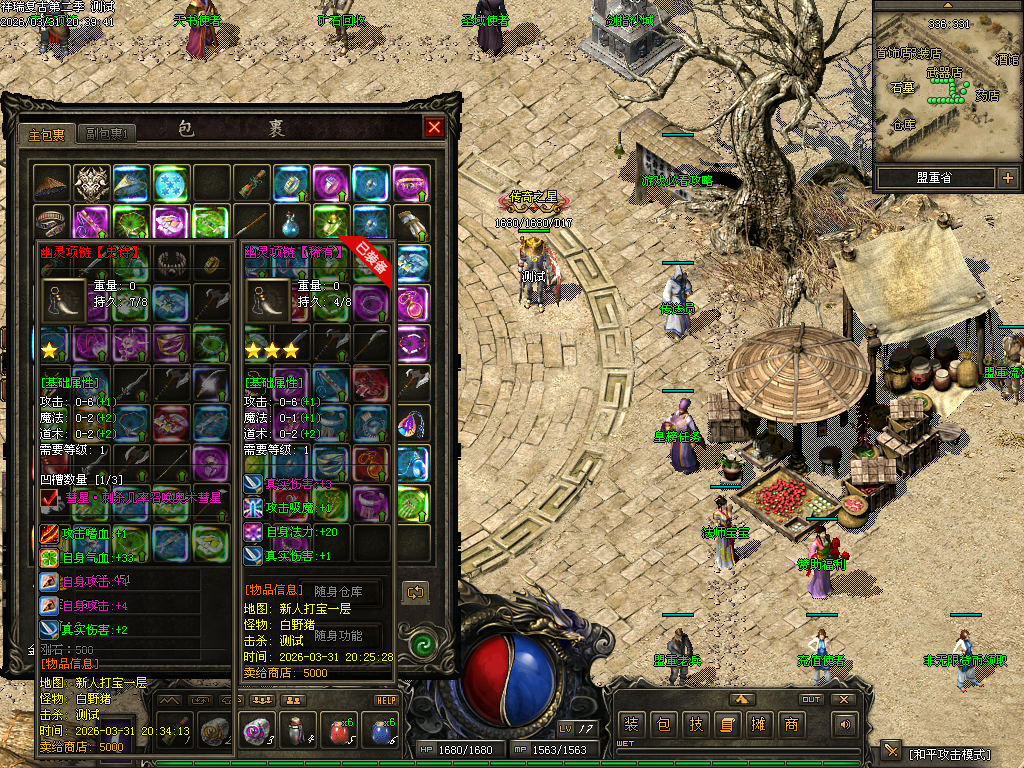Open the 商 shop menu
The image size is (1024, 768).
coord(791,724)
